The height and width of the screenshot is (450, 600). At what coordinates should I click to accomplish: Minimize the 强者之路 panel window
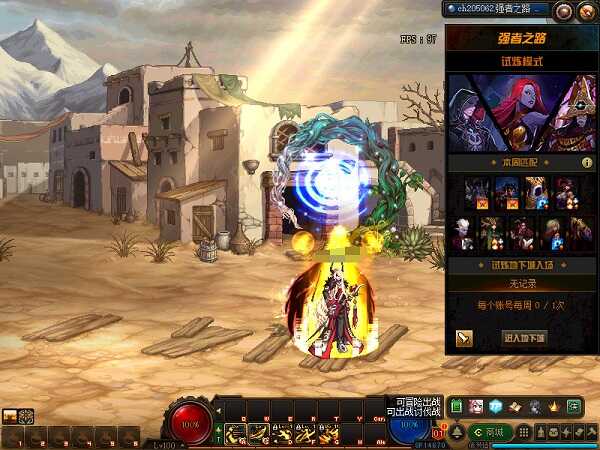564,10
